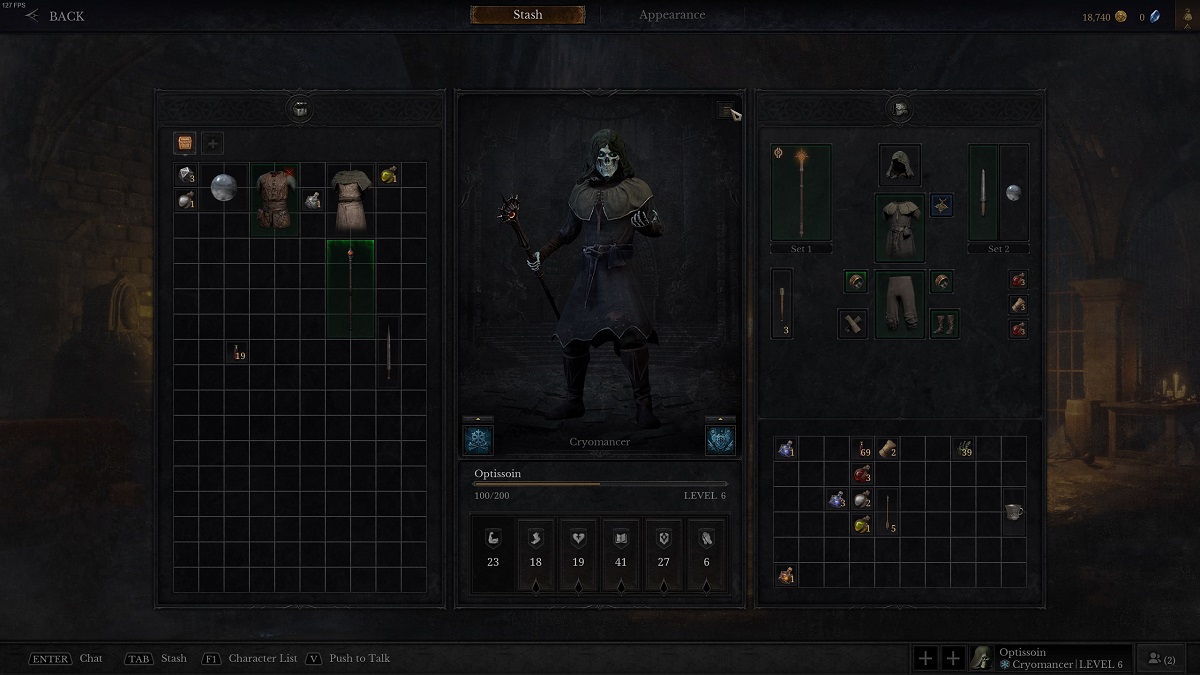Open the party members button
The height and width of the screenshot is (675, 1200).
[1162, 658]
